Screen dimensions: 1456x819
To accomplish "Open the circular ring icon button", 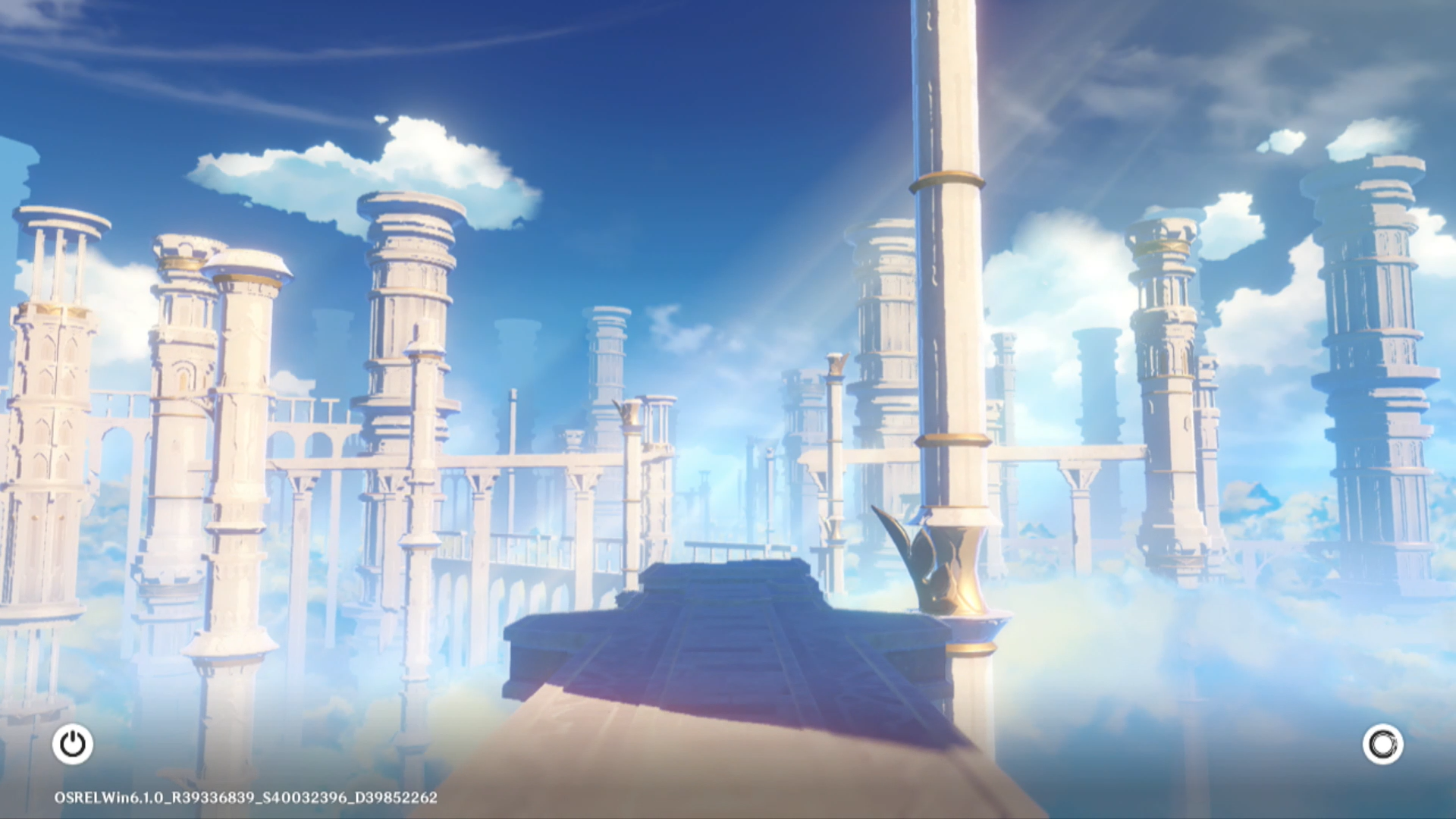I will point(1382,744).
